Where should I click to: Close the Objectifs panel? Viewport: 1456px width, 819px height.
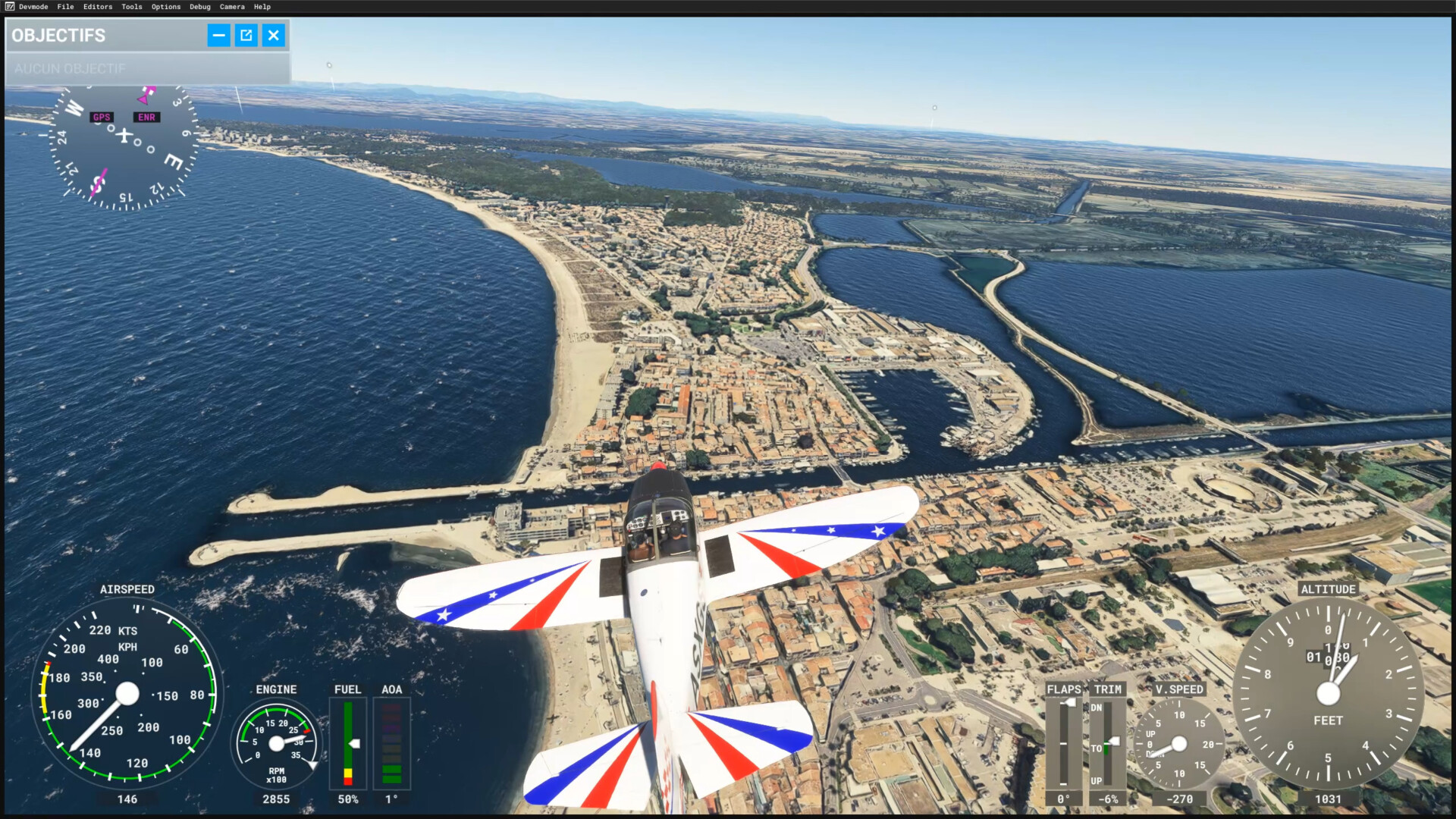coord(274,35)
